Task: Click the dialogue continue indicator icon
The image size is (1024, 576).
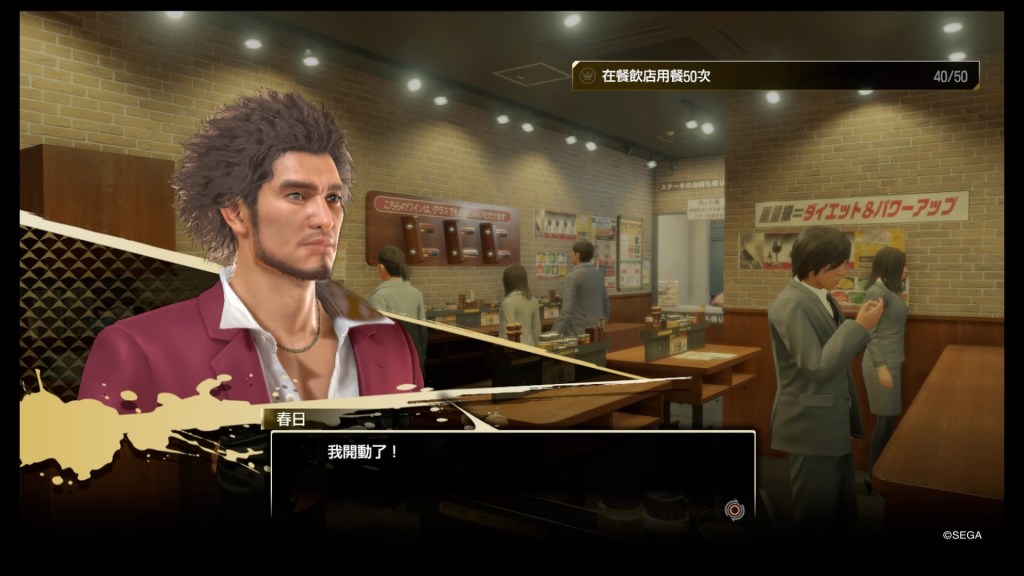Action: pos(733,510)
